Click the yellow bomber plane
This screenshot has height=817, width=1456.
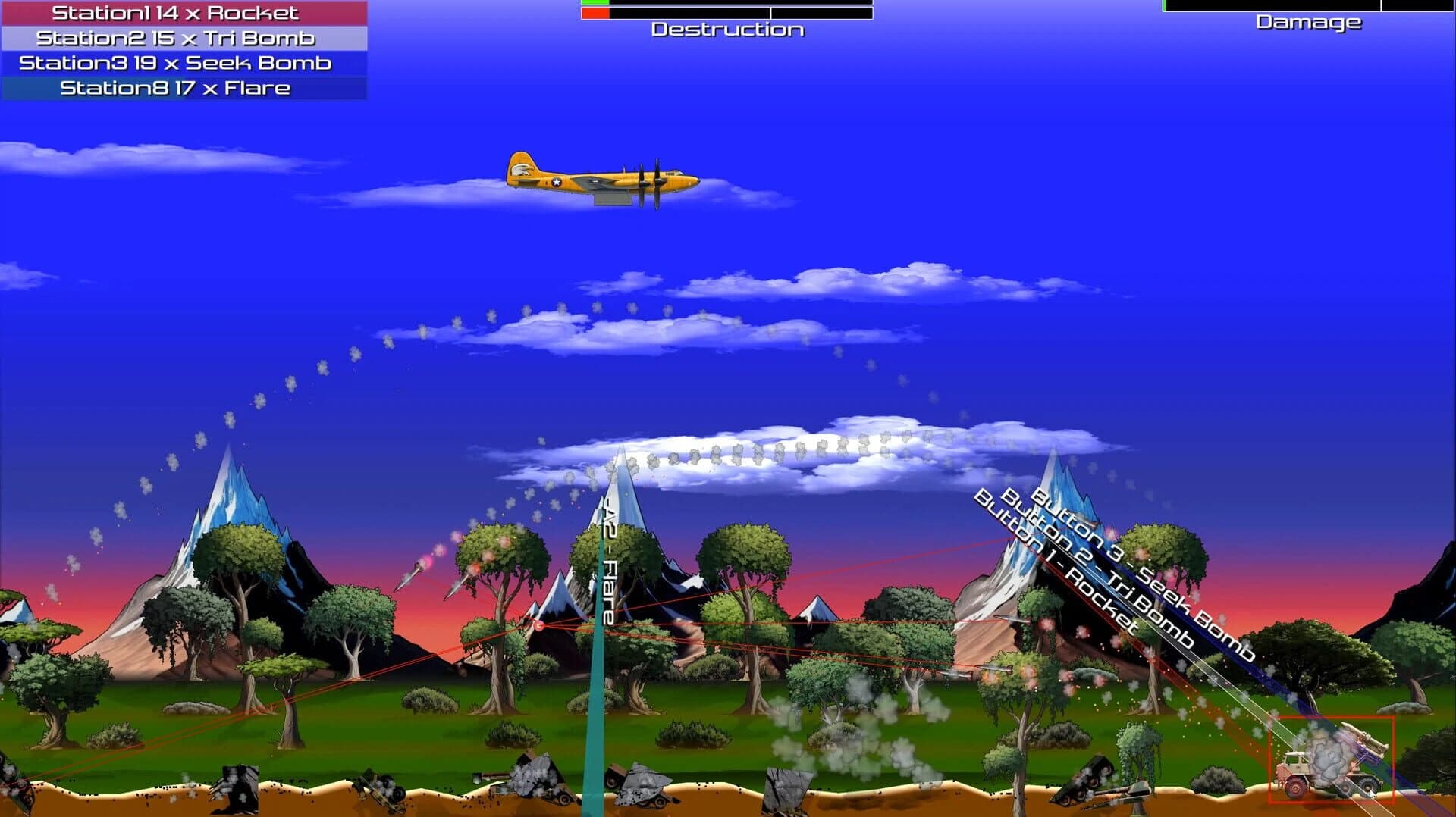(607, 180)
